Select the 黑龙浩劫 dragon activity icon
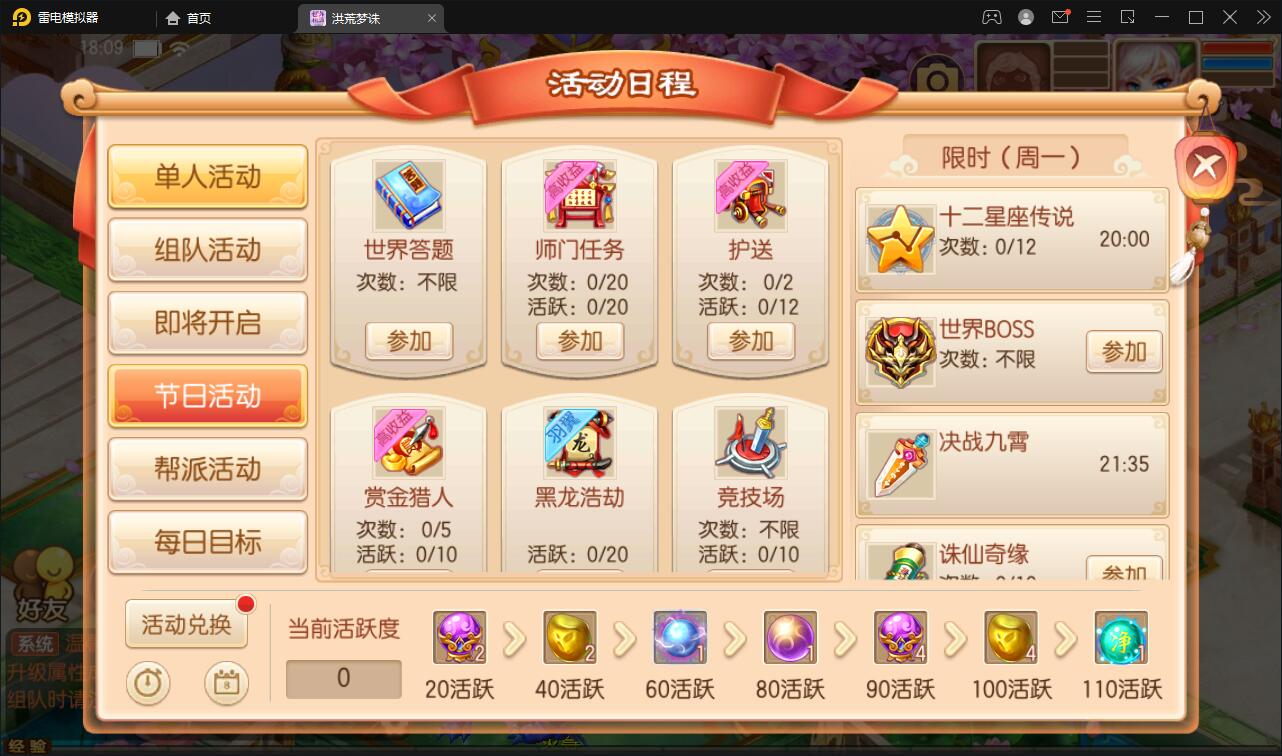Viewport: 1282px width, 756px height. pos(578,443)
